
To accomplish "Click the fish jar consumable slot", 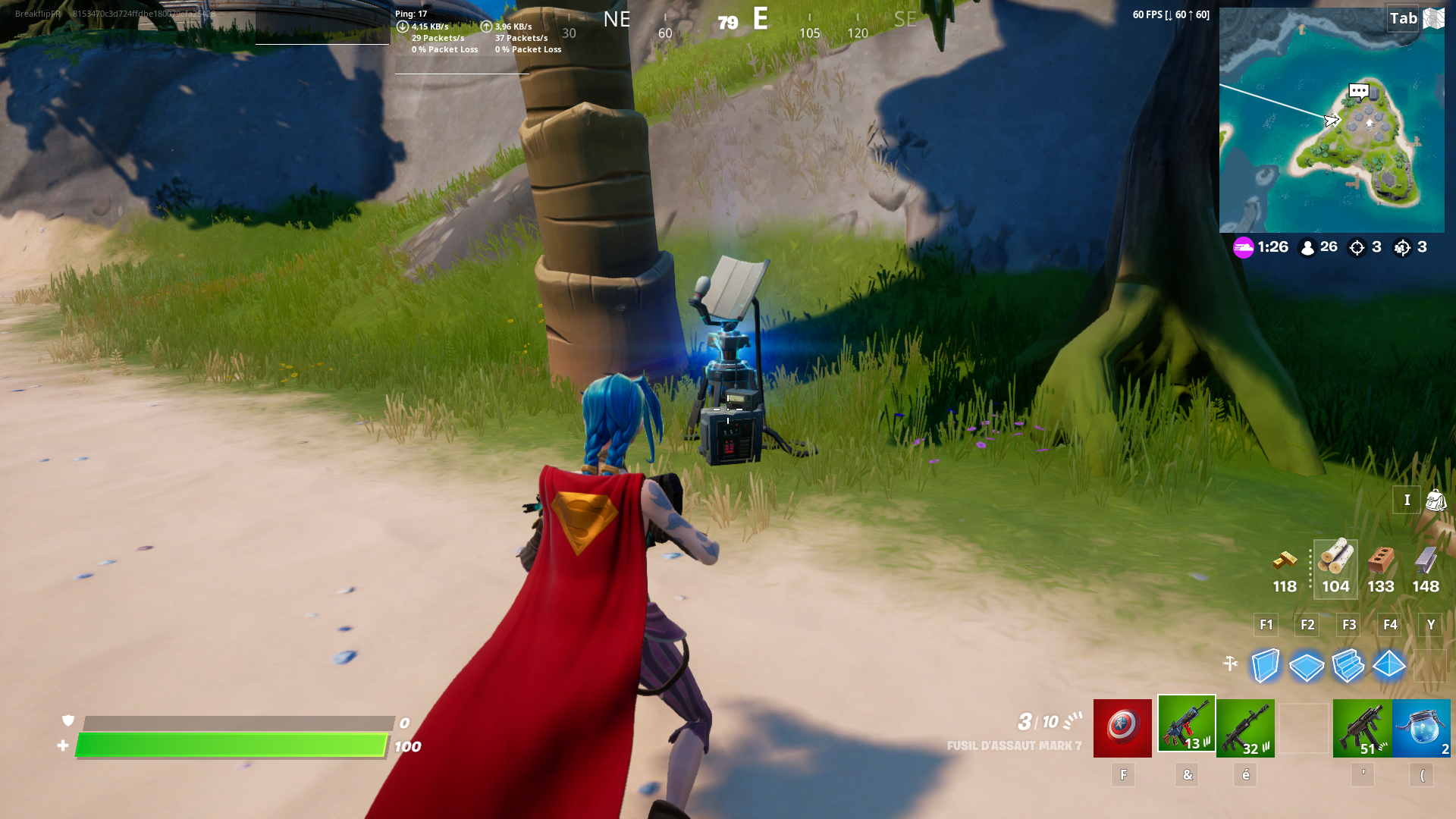I will tap(1423, 727).
